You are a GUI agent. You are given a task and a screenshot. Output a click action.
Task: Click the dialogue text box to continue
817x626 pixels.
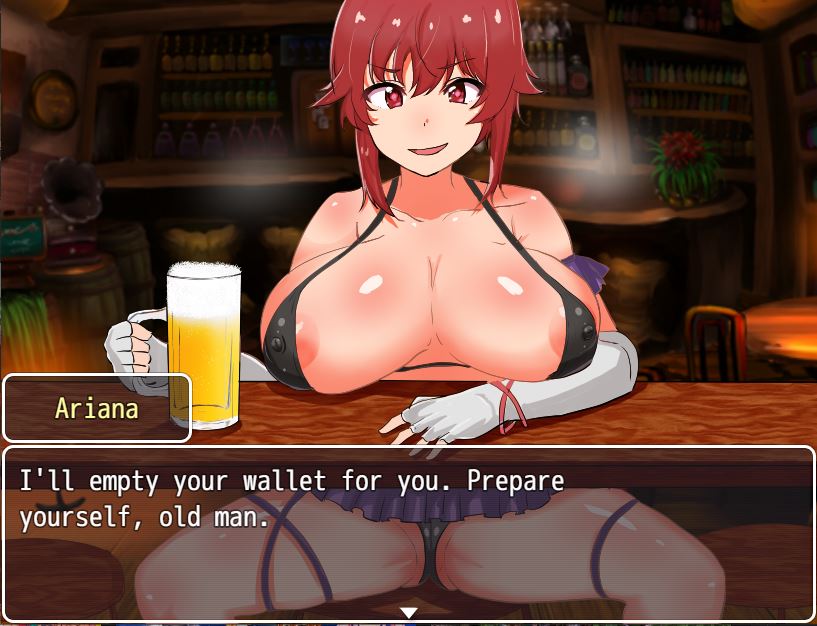click(x=408, y=530)
